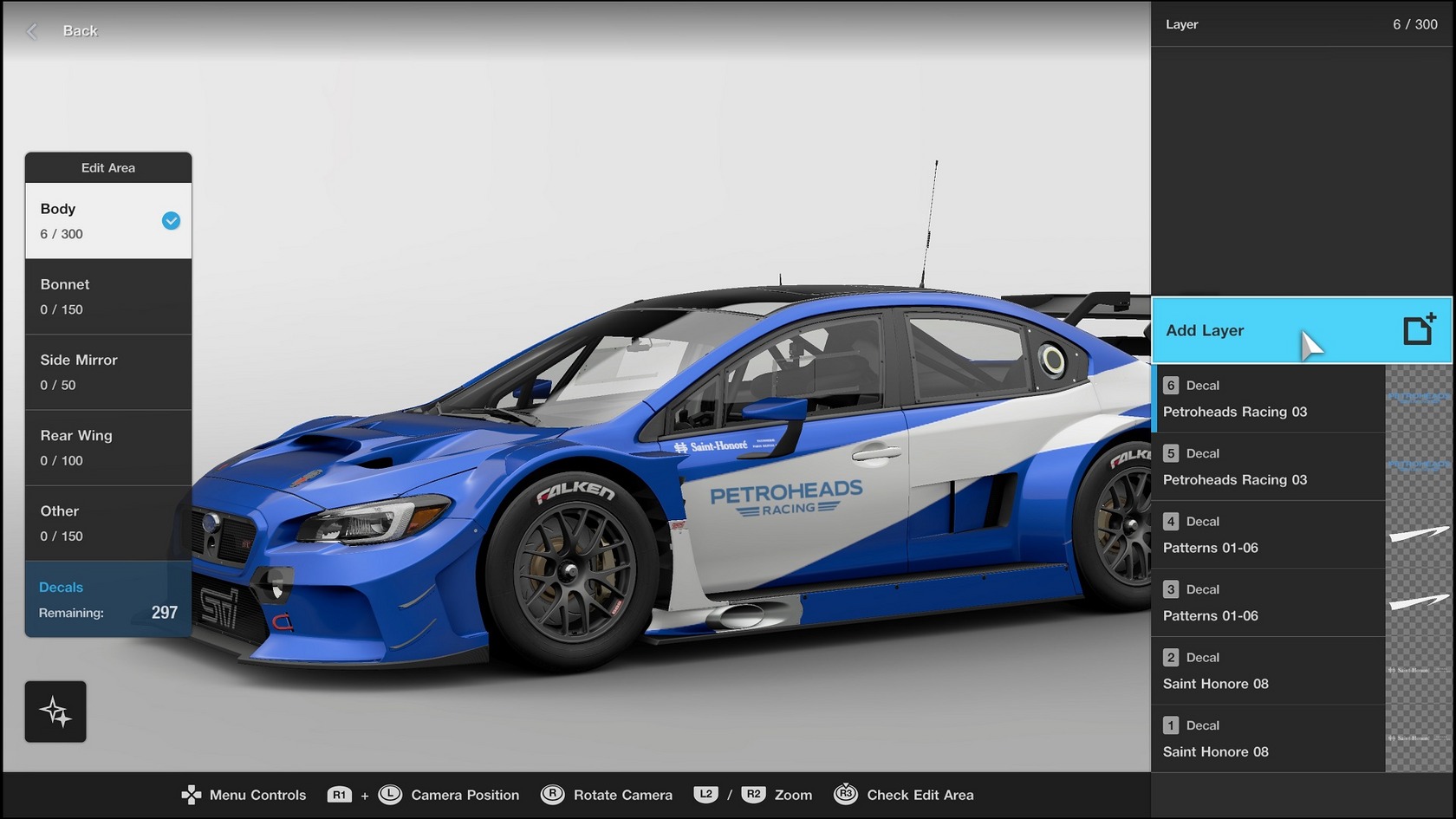Click the thumbnail of layer 3 Patterns decal

click(x=1420, y=603)
